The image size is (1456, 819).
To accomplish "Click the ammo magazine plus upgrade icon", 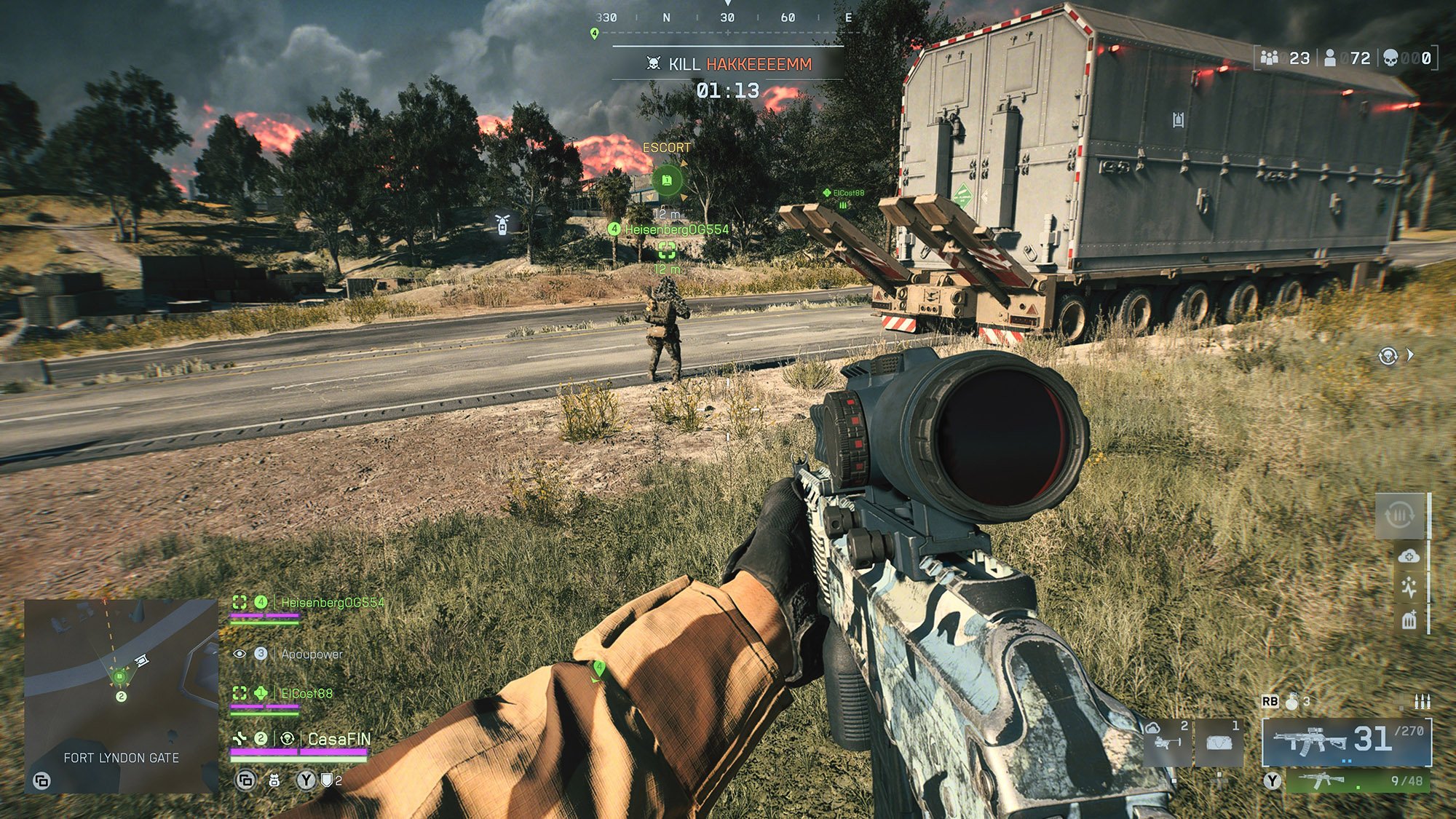I will [x=1409, y=620].
